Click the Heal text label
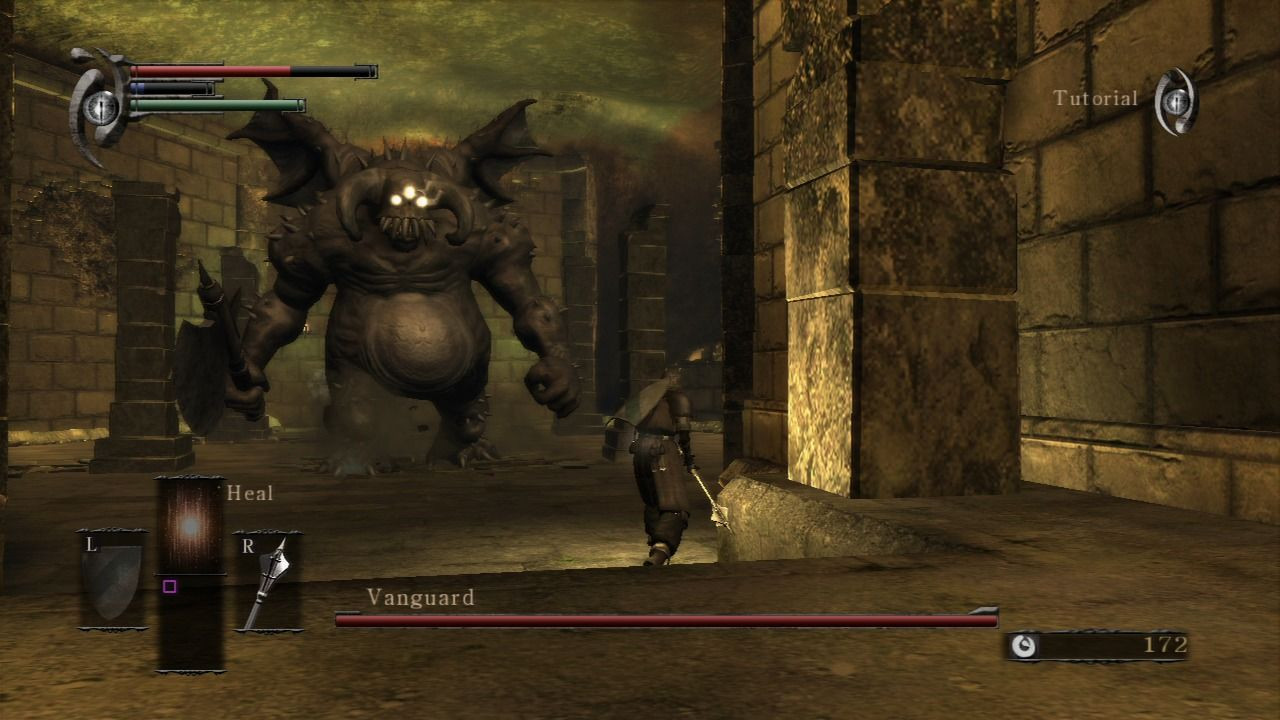This screenshot has width=1280, height=720. [248, 493]
